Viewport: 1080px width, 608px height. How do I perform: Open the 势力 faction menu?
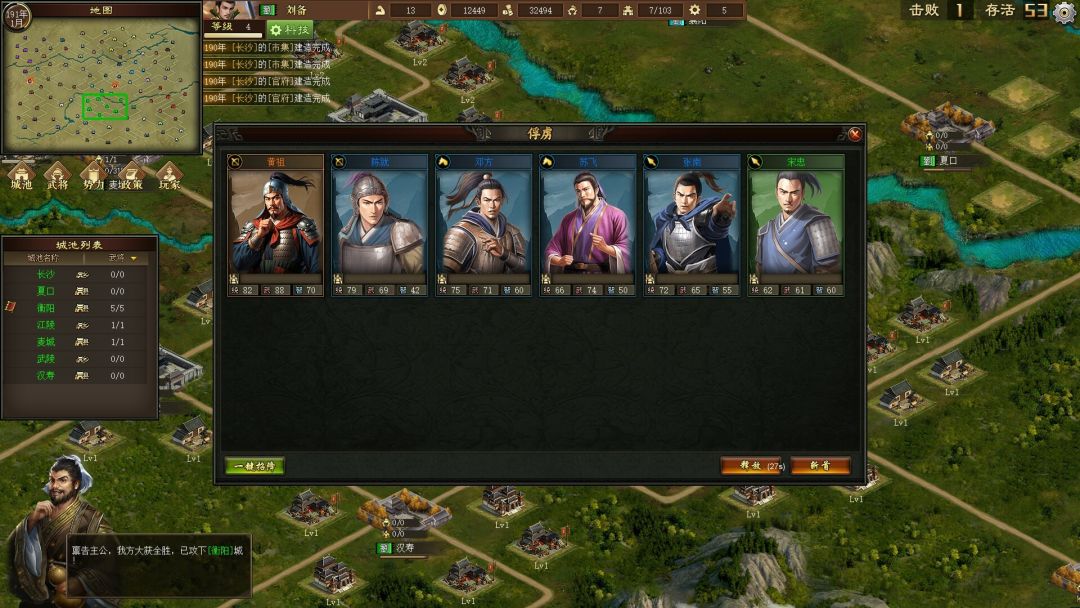[93, 178]
